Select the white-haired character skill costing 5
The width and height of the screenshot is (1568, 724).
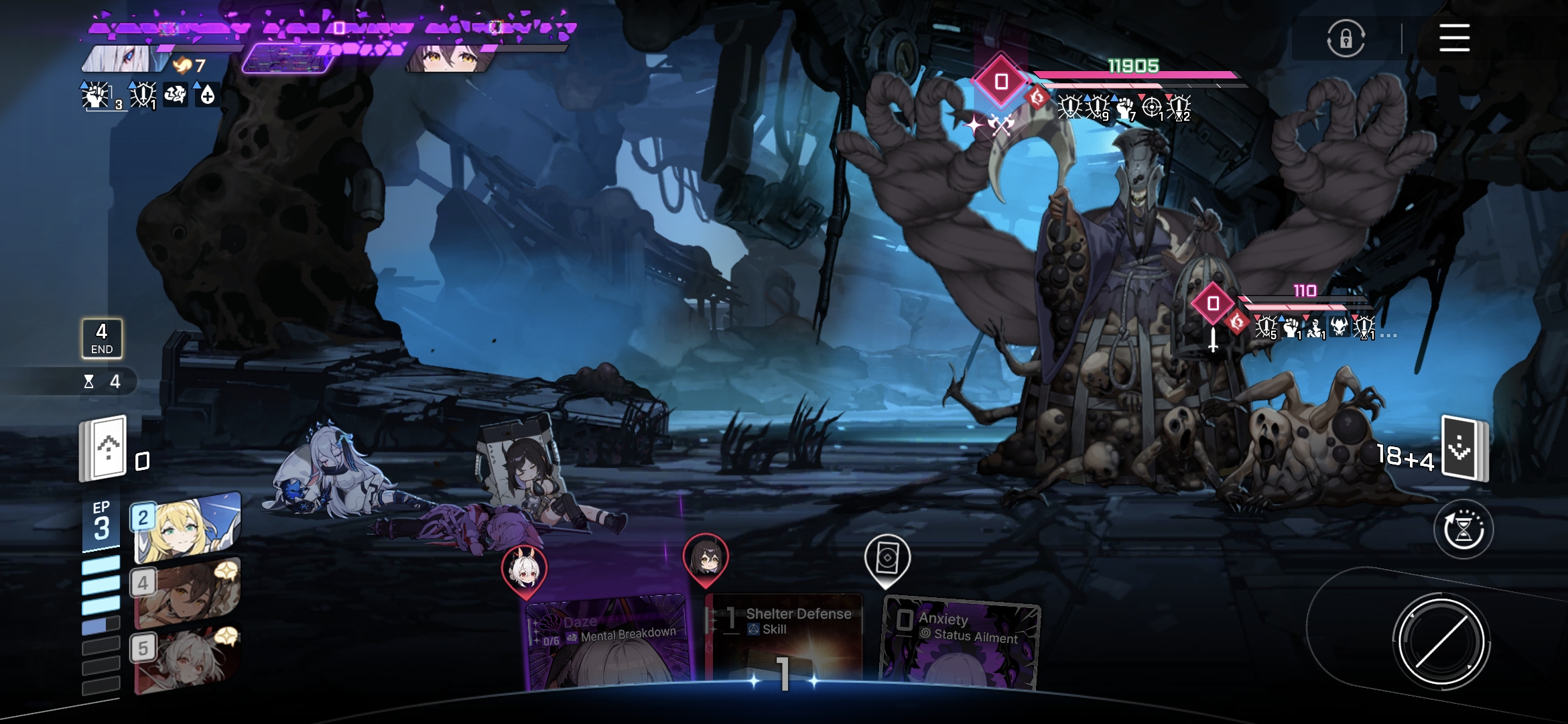coord(187,658)
